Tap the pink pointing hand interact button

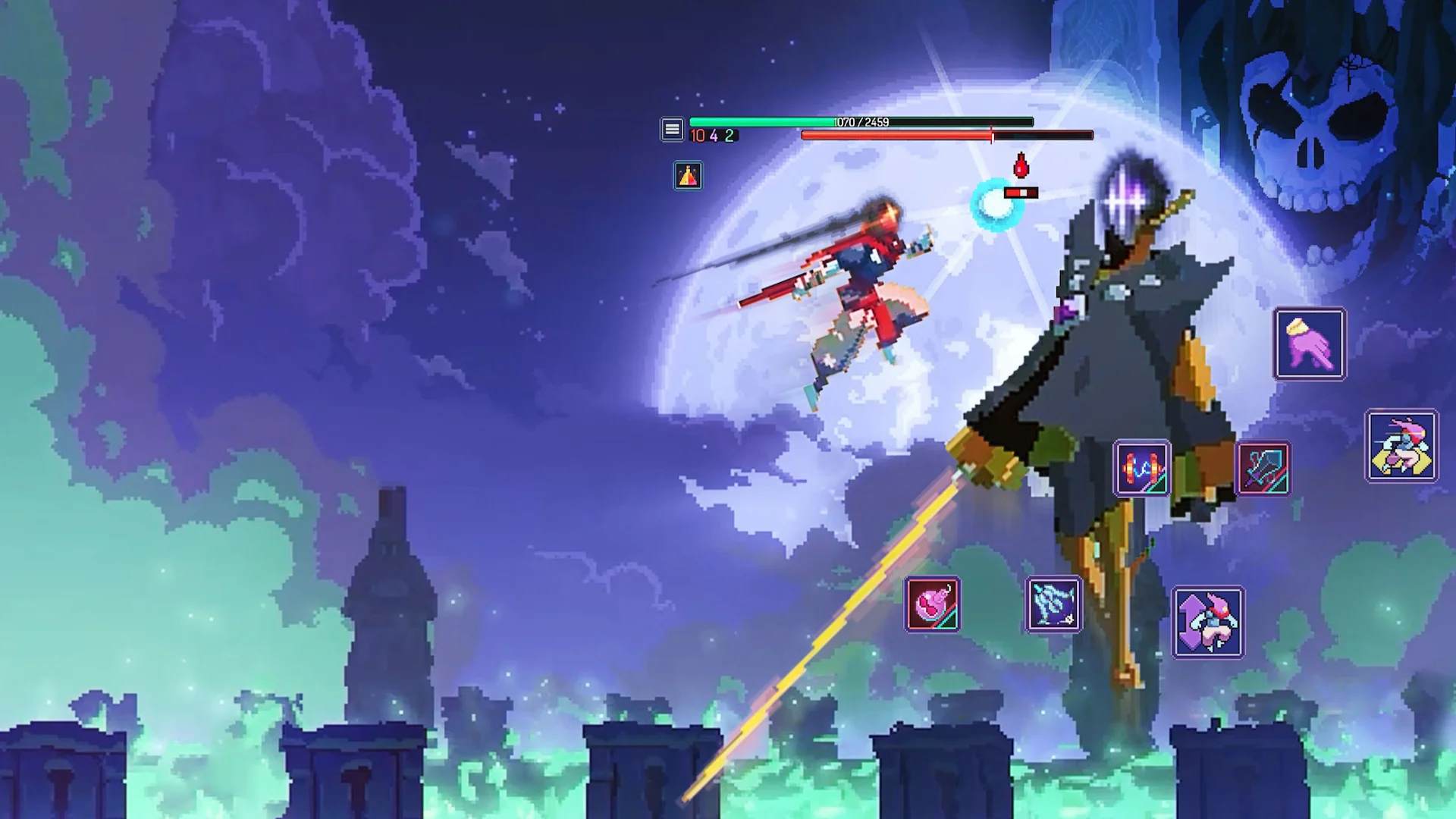click(1310, 344)
